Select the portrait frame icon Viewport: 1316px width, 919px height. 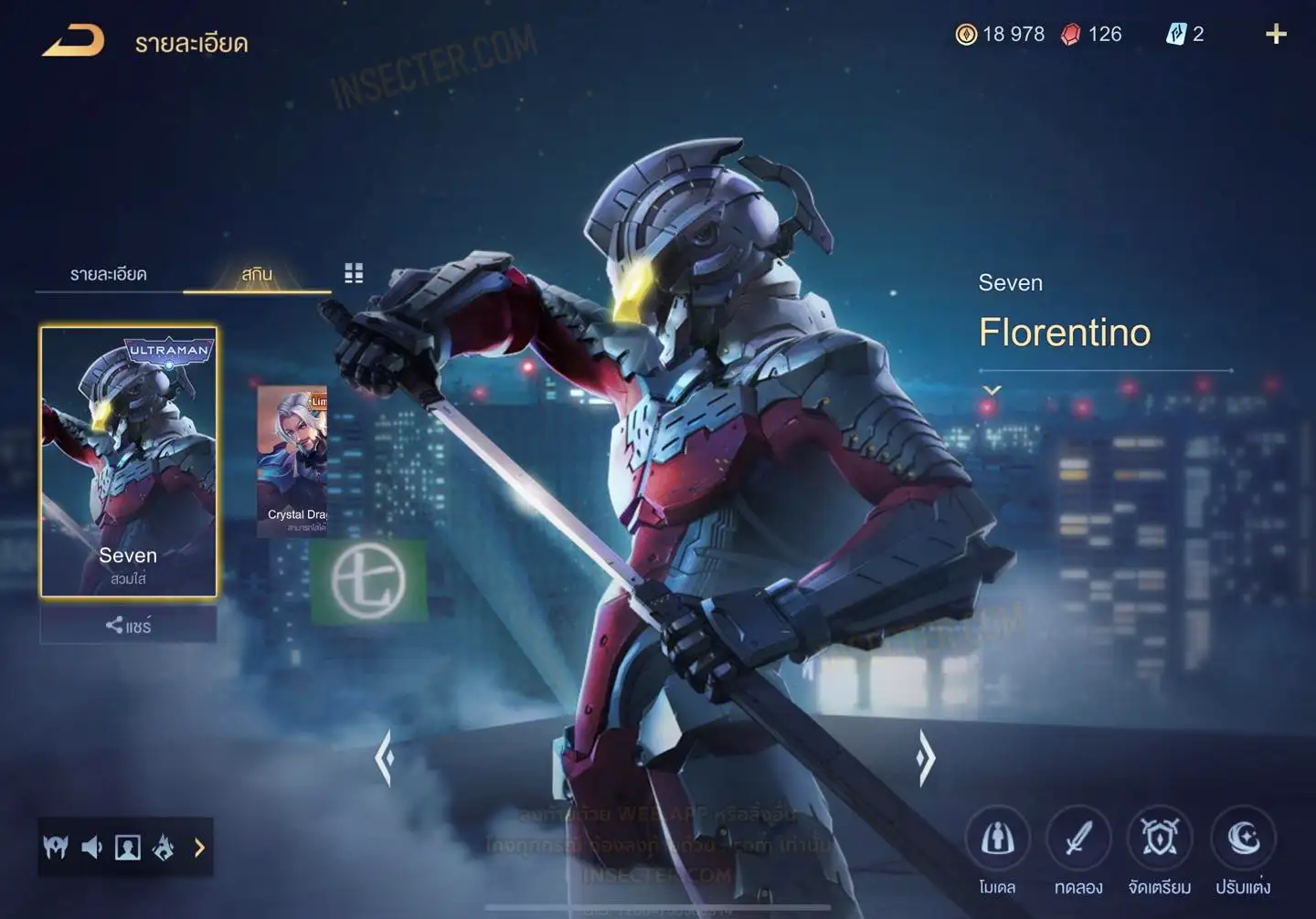[127, 848]
